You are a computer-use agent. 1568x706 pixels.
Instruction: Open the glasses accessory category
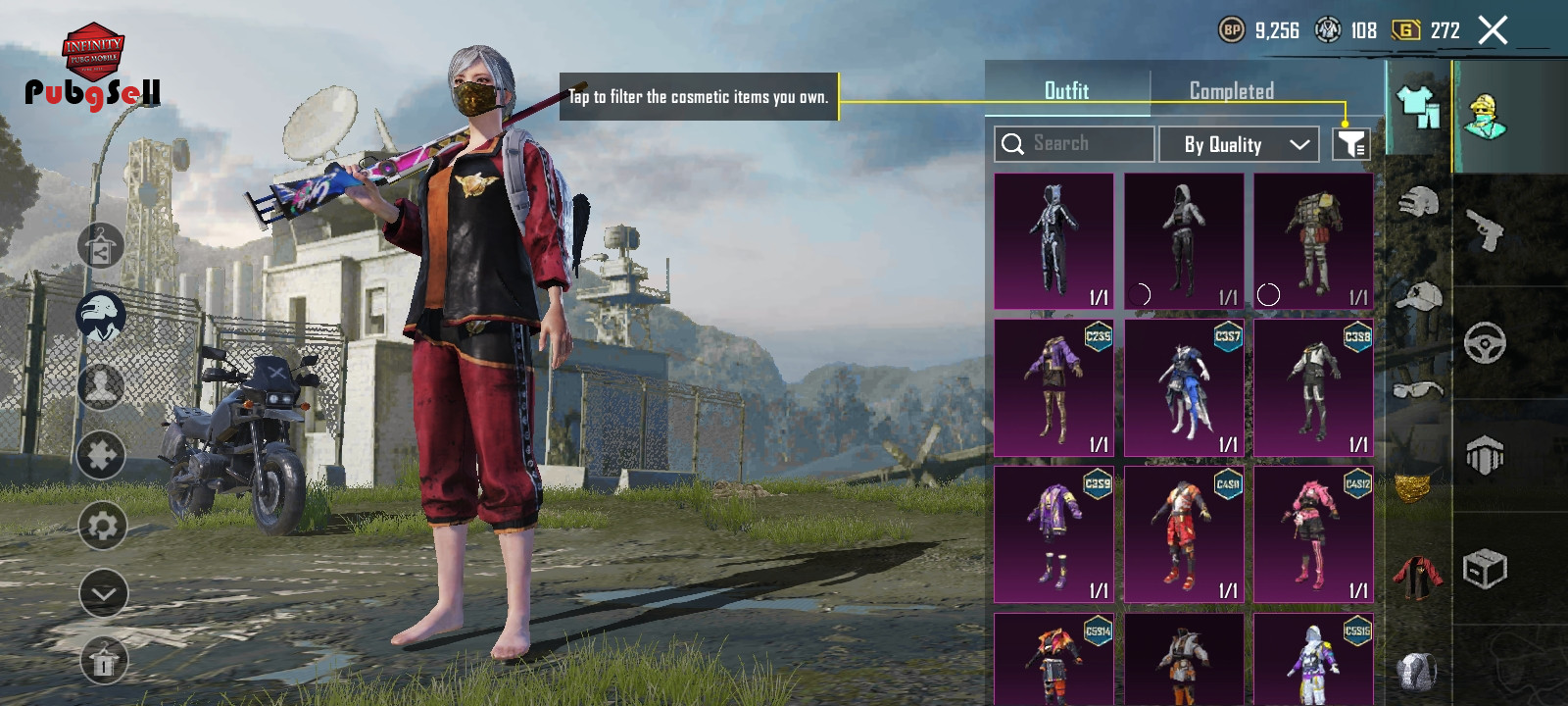pos(1417,388)
